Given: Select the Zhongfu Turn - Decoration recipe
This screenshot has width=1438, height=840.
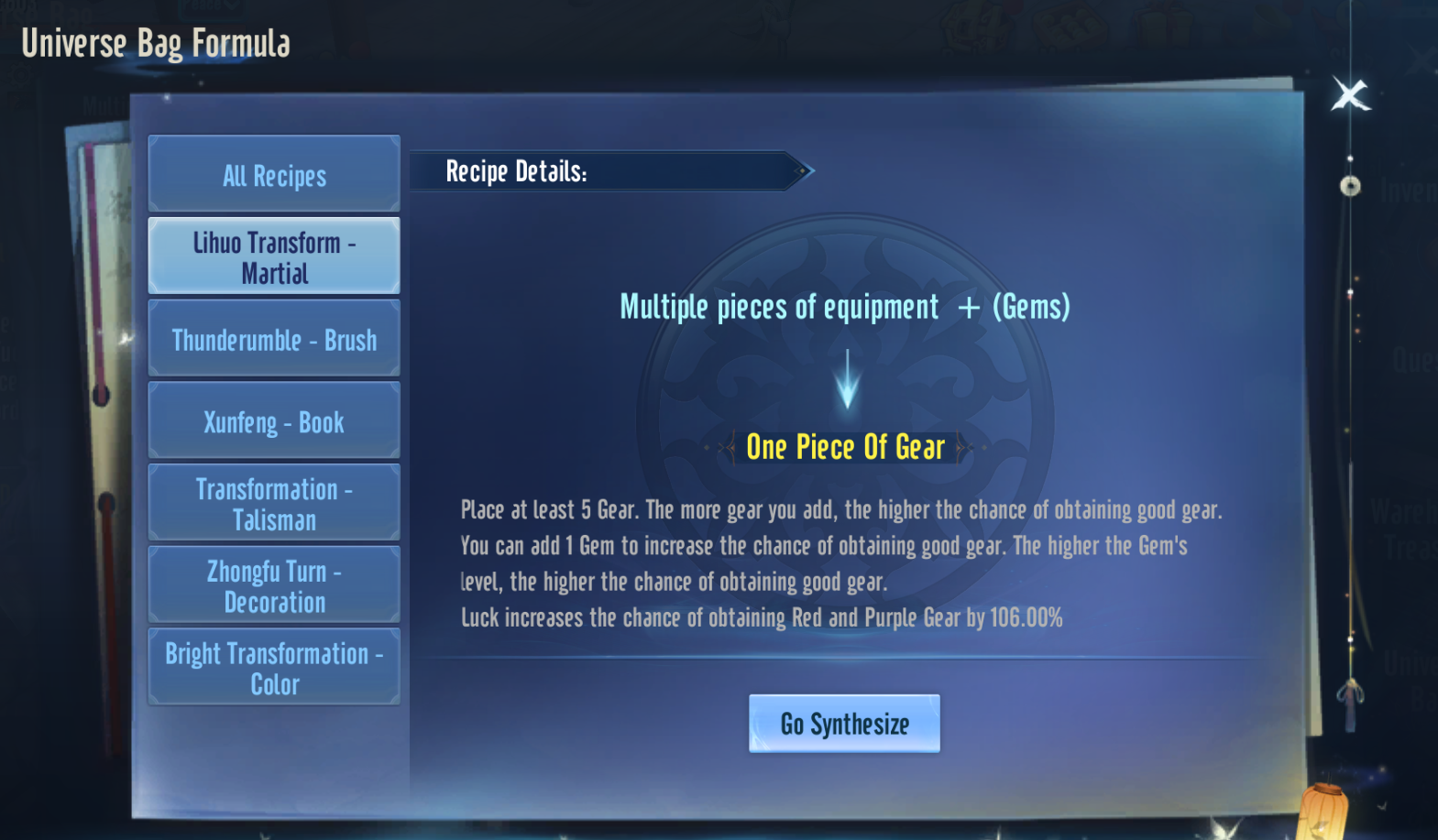Looking at the screenshot, I should [274, 586].
